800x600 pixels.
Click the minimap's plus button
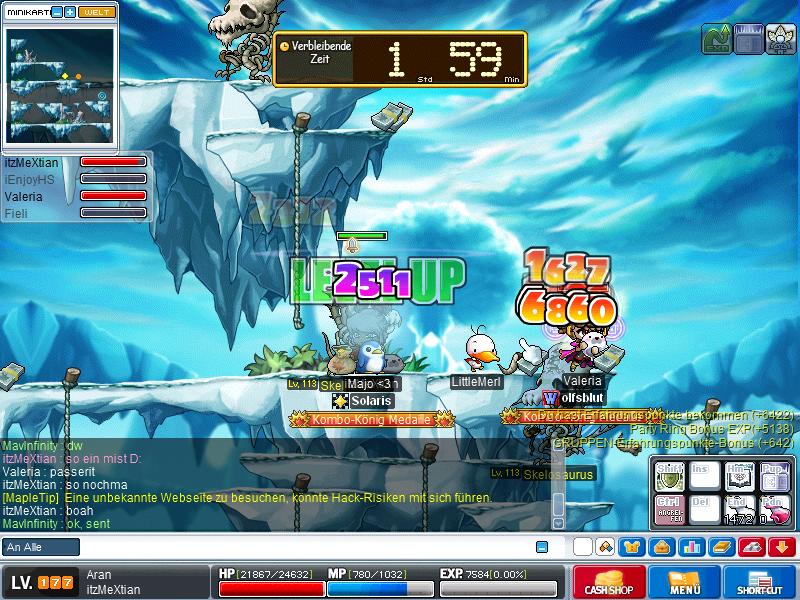pyautogui.click(x=70, y=11)
